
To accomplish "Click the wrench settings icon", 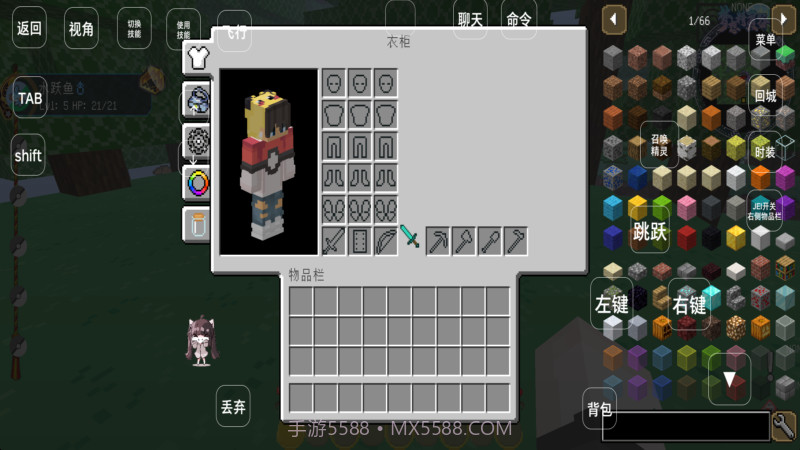I will click(785, 425).
